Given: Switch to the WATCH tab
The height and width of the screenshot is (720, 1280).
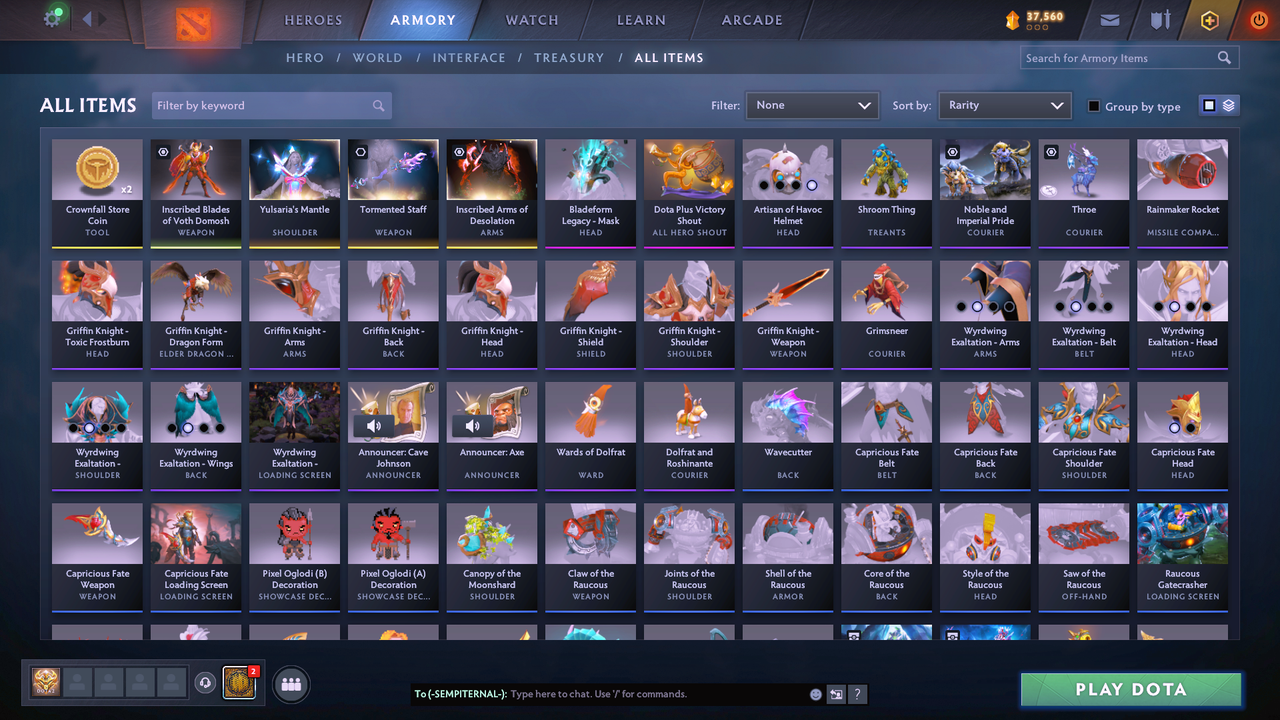Looking at the screenshot, I should click(531, 19).
